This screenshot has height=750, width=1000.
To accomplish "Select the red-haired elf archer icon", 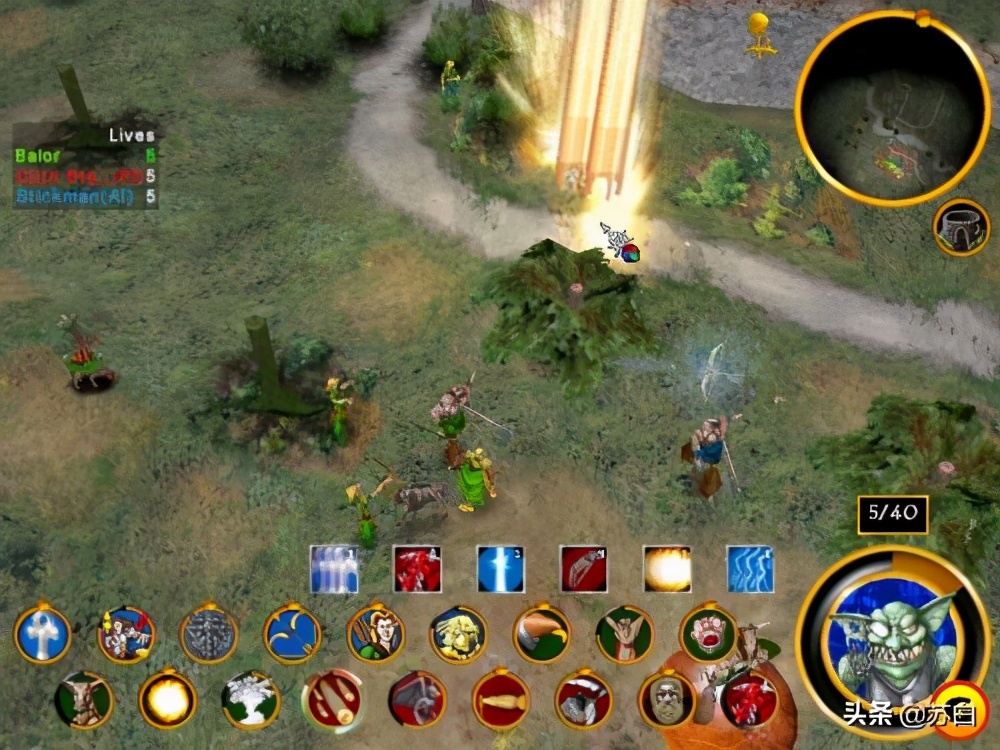I will tap(376, 634).
